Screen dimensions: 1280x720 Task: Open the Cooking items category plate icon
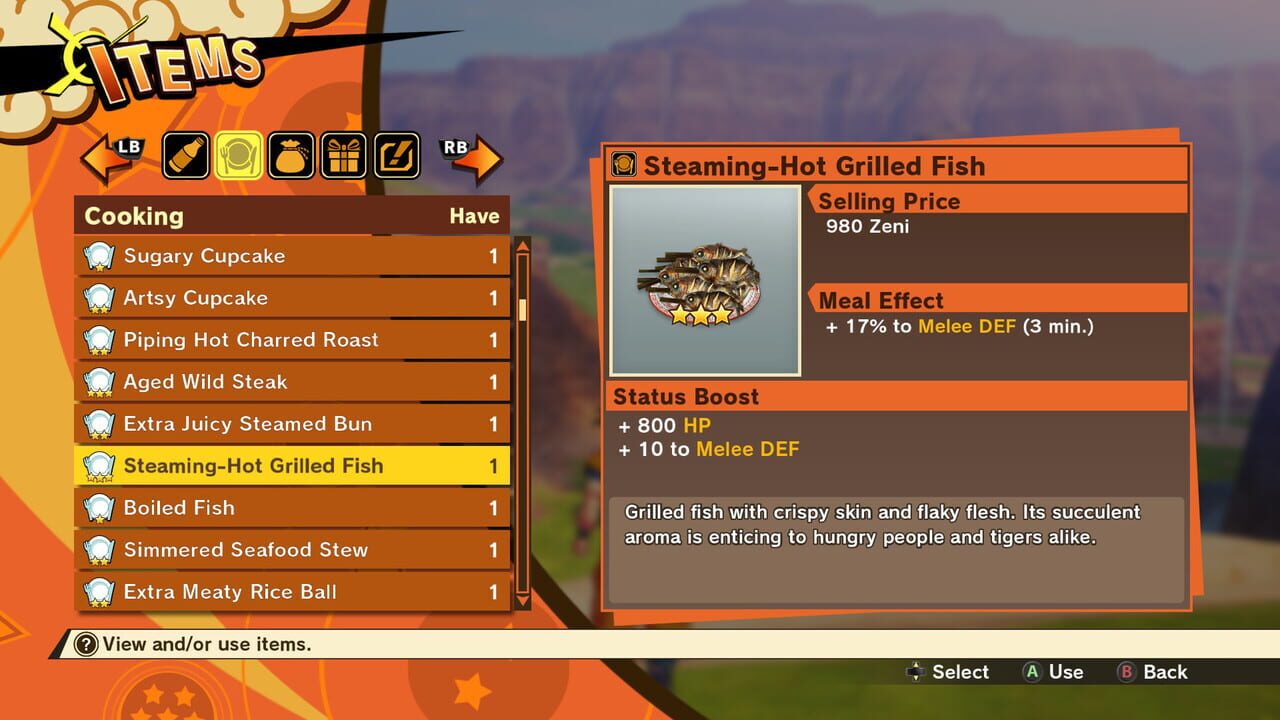pos(238,155)
